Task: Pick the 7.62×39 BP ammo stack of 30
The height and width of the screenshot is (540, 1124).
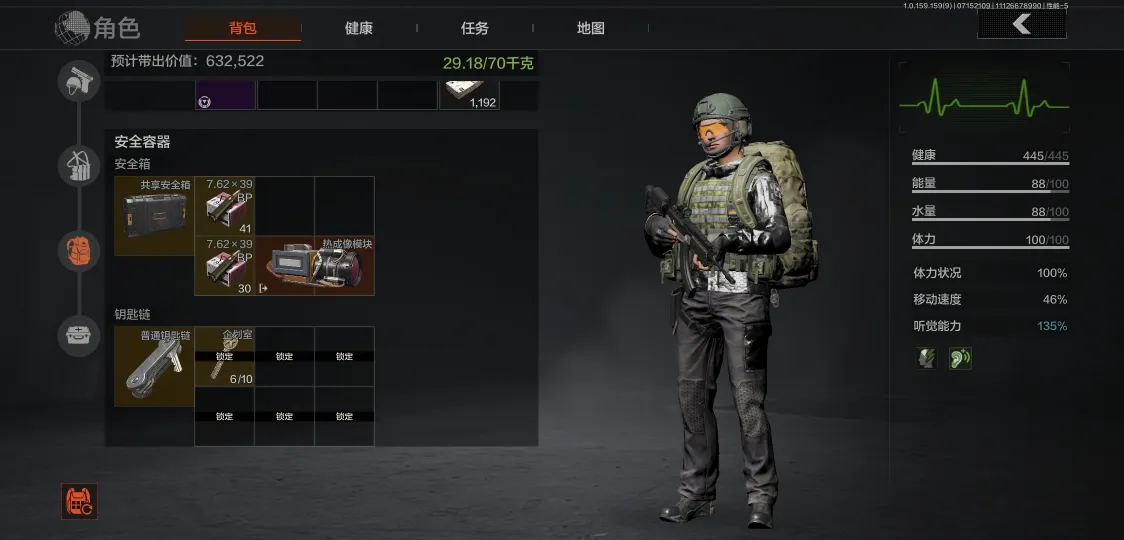Action: (224, 266)
